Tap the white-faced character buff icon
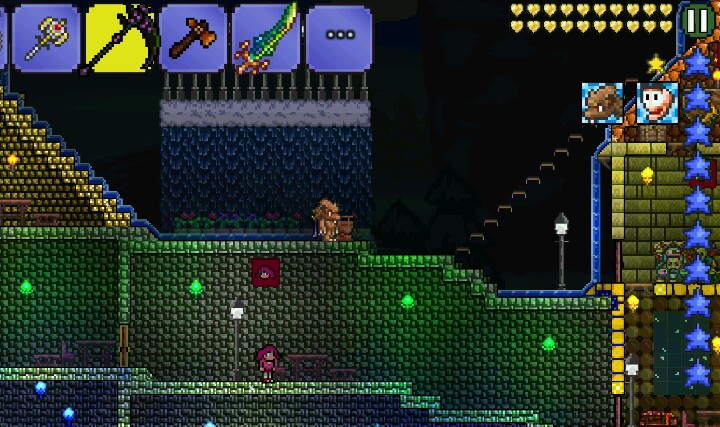Viewport: 720px width, 427px height. pyautogui.click(x=658, y=102)
